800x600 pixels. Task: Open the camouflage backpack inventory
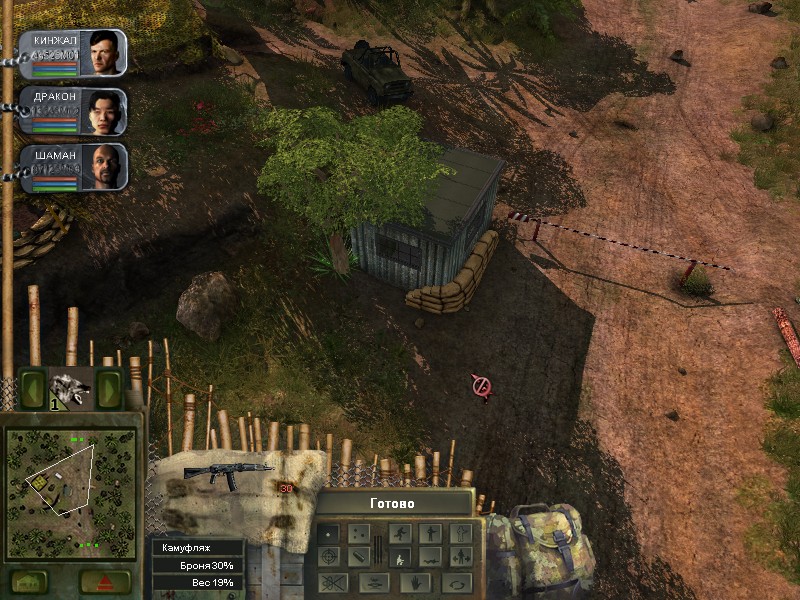[539, 551]
